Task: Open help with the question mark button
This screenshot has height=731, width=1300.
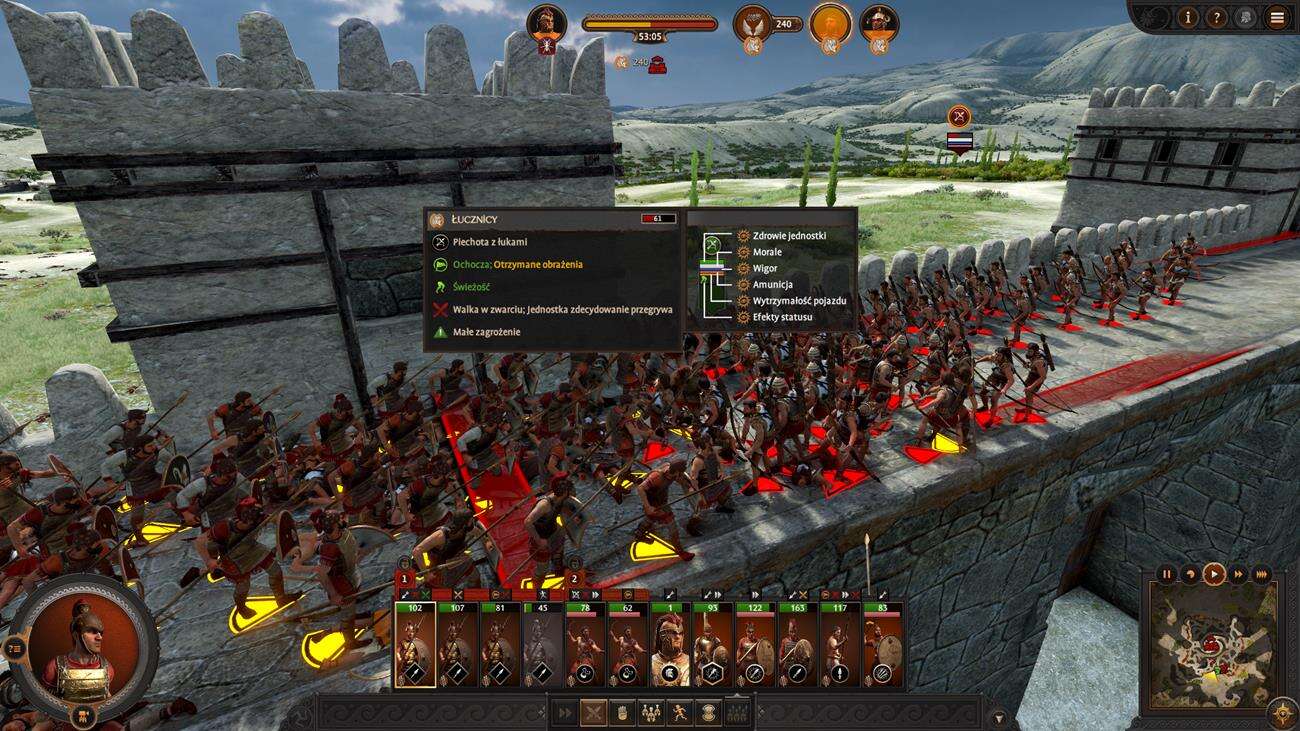Action: tap(1216, 17)
